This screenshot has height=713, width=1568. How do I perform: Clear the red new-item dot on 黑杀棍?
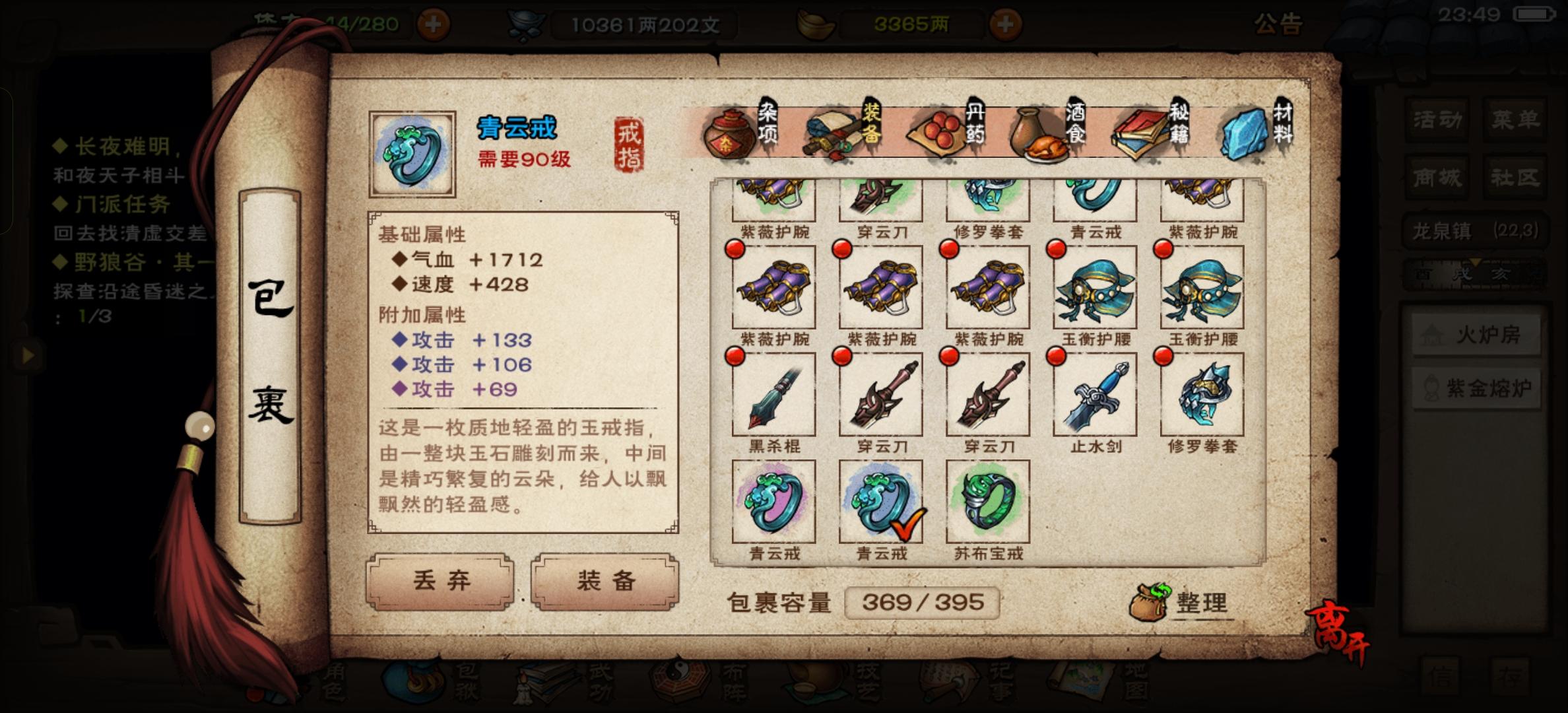[735, 356]
